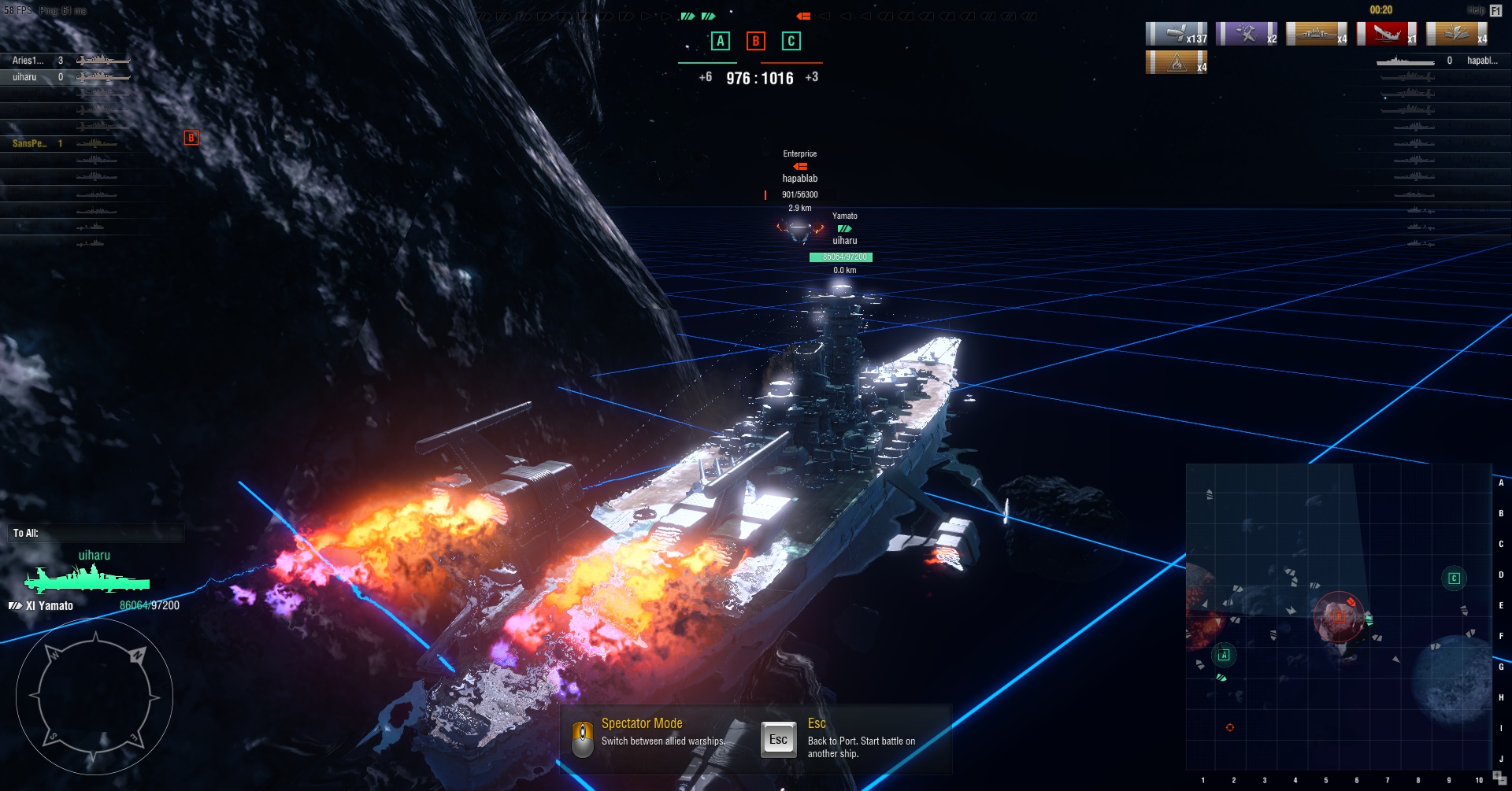Select SansPe player row in team list

tap(30, 143)
